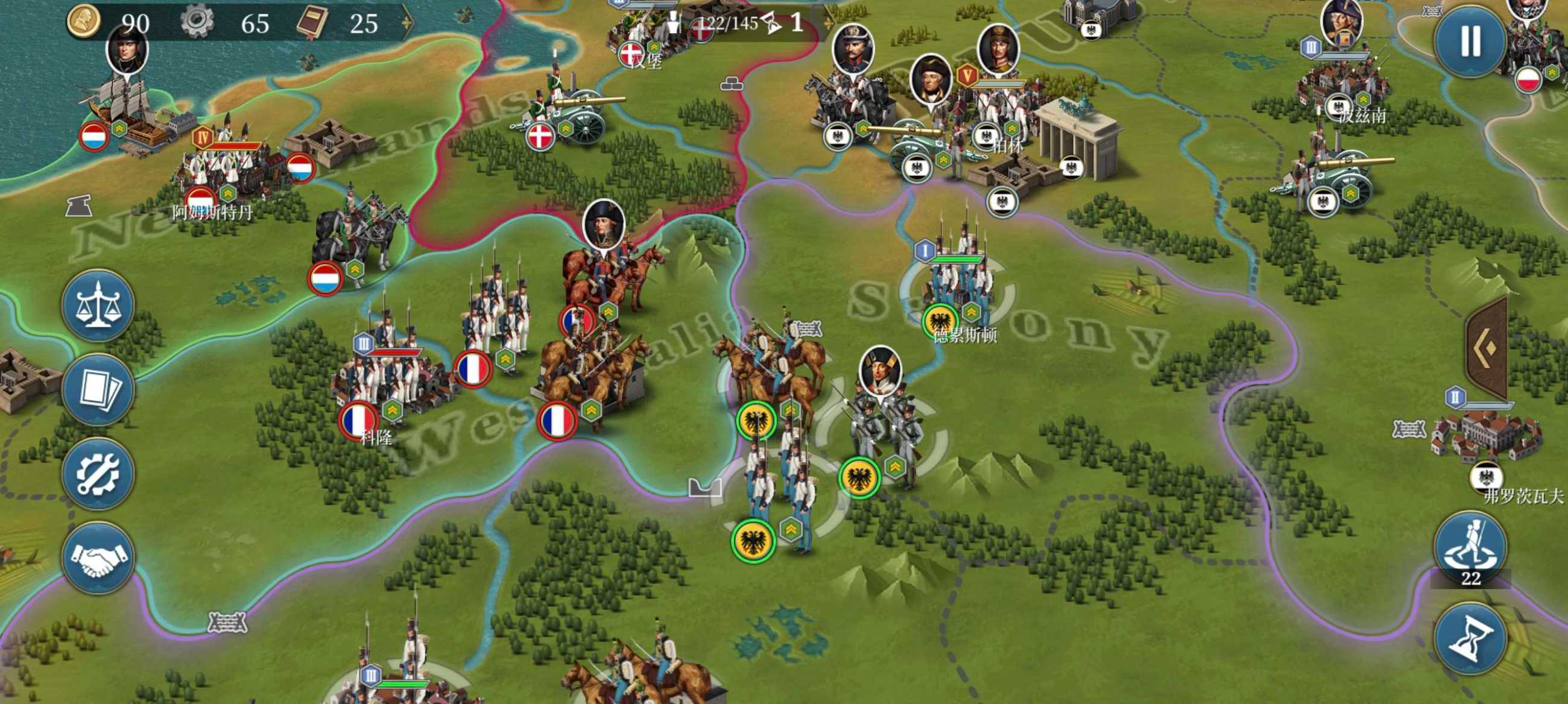
Task: End turn with the hourglass button
Action: coord(1471,639)
